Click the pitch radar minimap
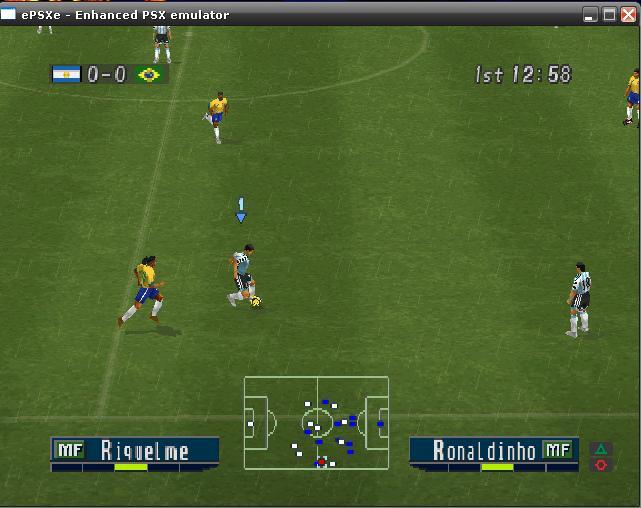The image size is (641, 508). point(317,422)
